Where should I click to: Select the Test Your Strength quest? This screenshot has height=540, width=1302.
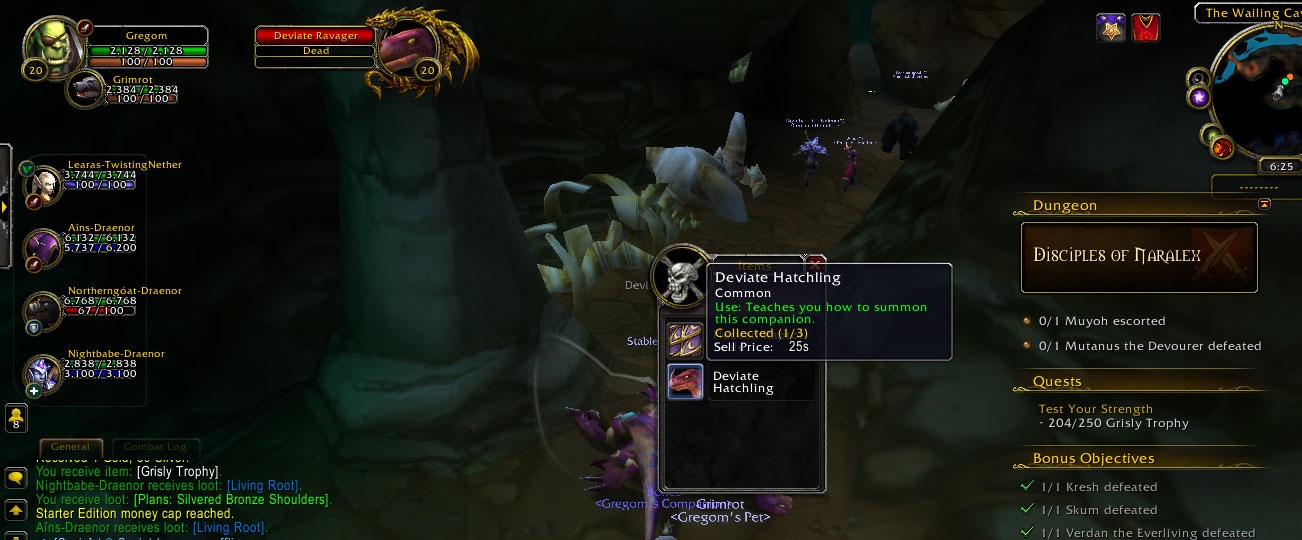pyautogui.click(x=1095, y=409)
